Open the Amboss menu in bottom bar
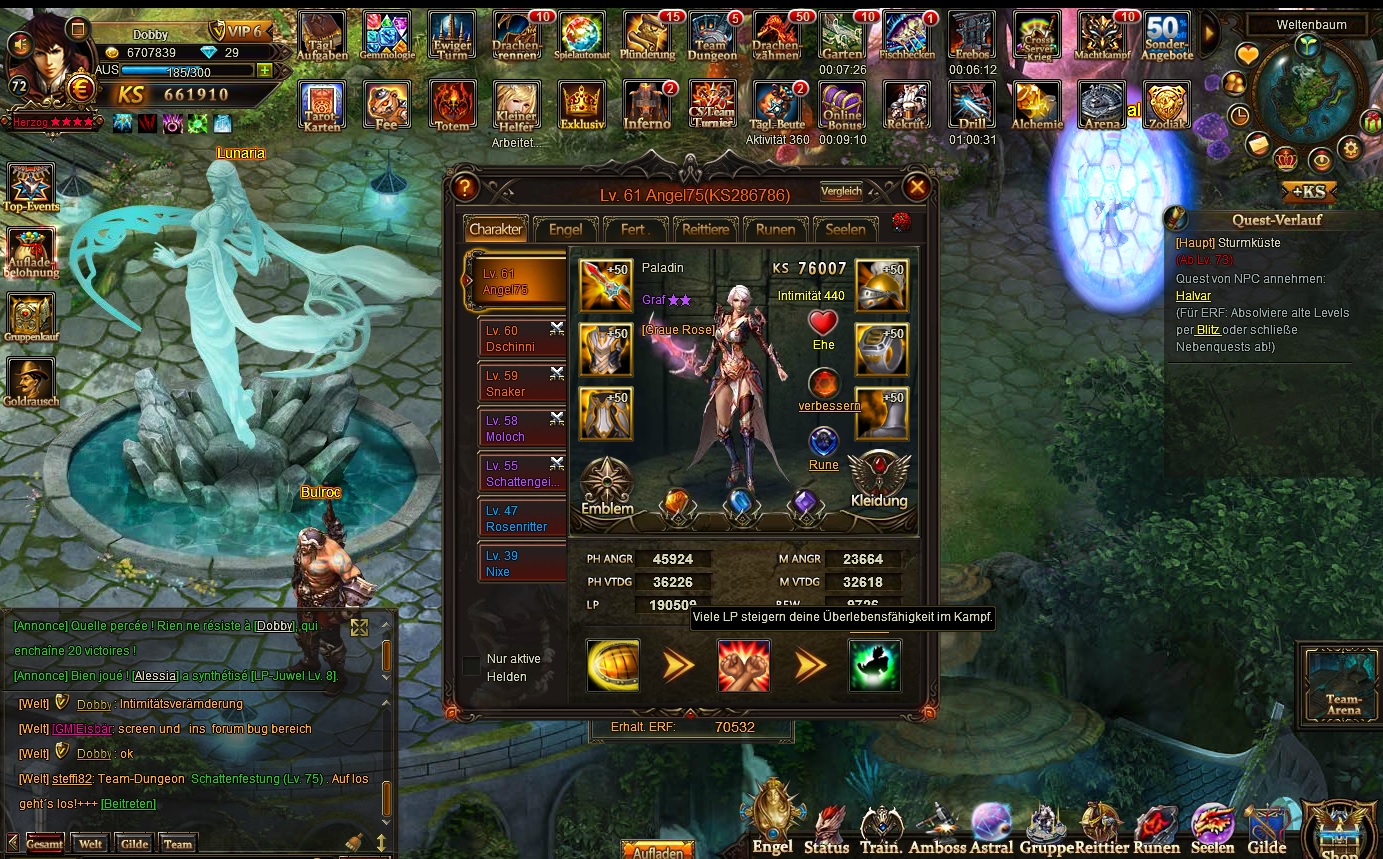The height and width of the screenshot is (859, 1383). tap(937, 830)
